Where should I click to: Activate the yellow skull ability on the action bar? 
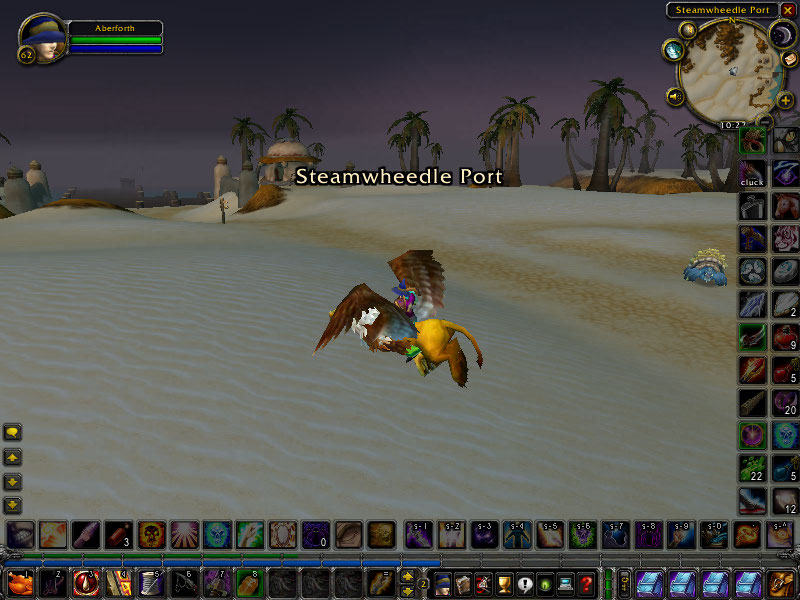151,535
